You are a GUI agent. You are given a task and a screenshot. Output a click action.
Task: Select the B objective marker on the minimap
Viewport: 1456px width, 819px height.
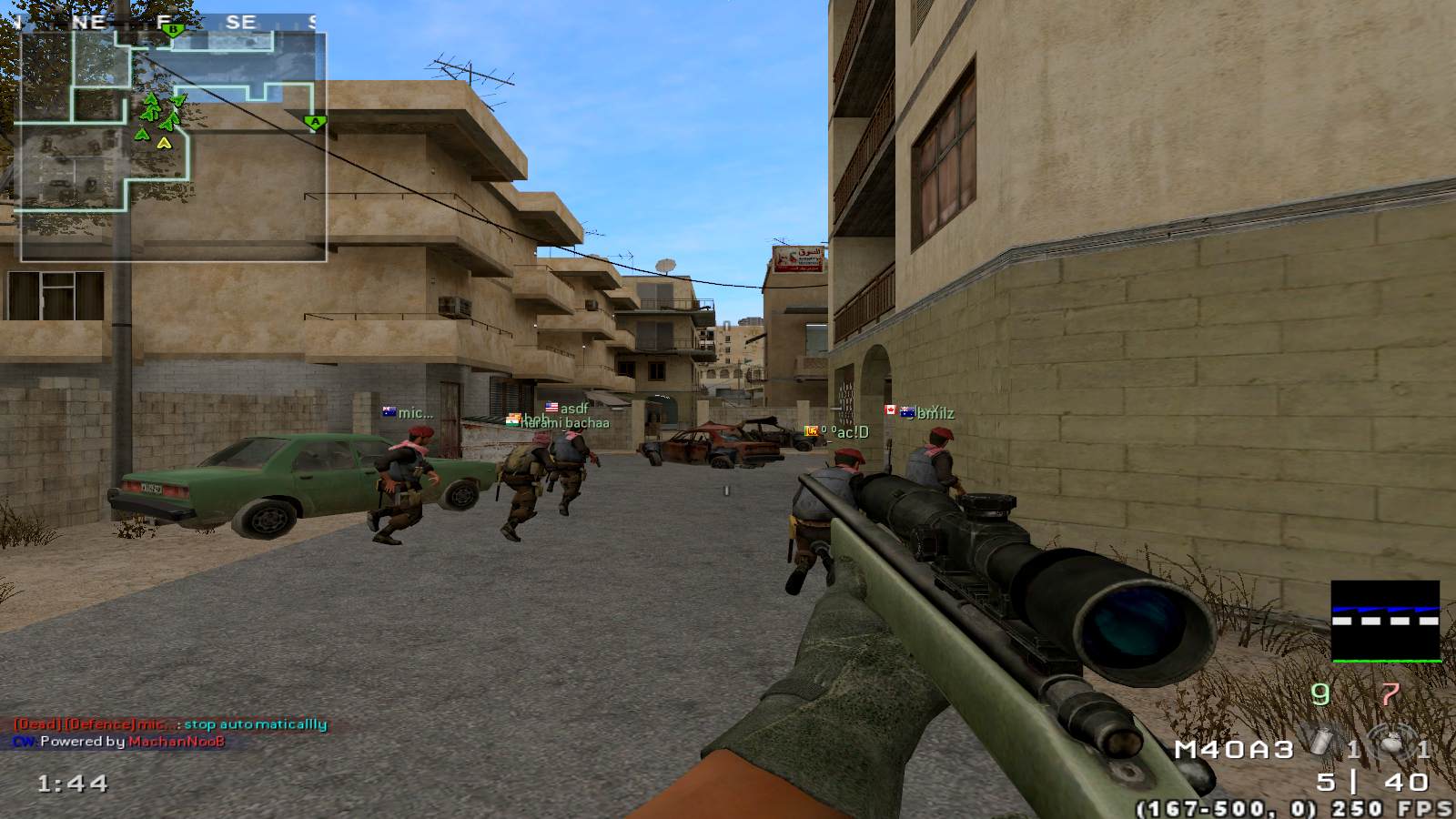[x=174, y=30]
